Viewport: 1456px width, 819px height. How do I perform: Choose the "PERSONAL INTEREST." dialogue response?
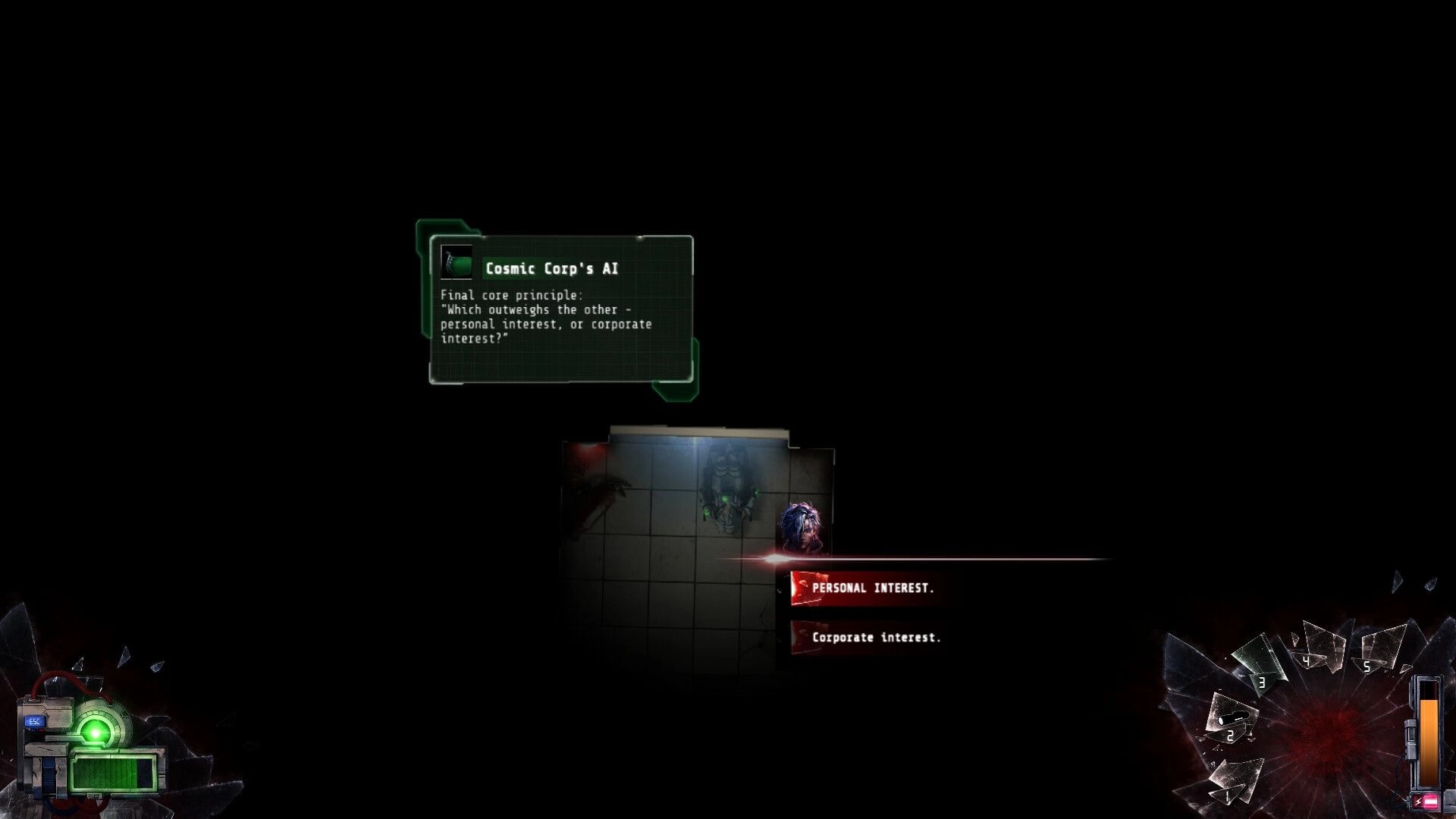pos(872,586)
